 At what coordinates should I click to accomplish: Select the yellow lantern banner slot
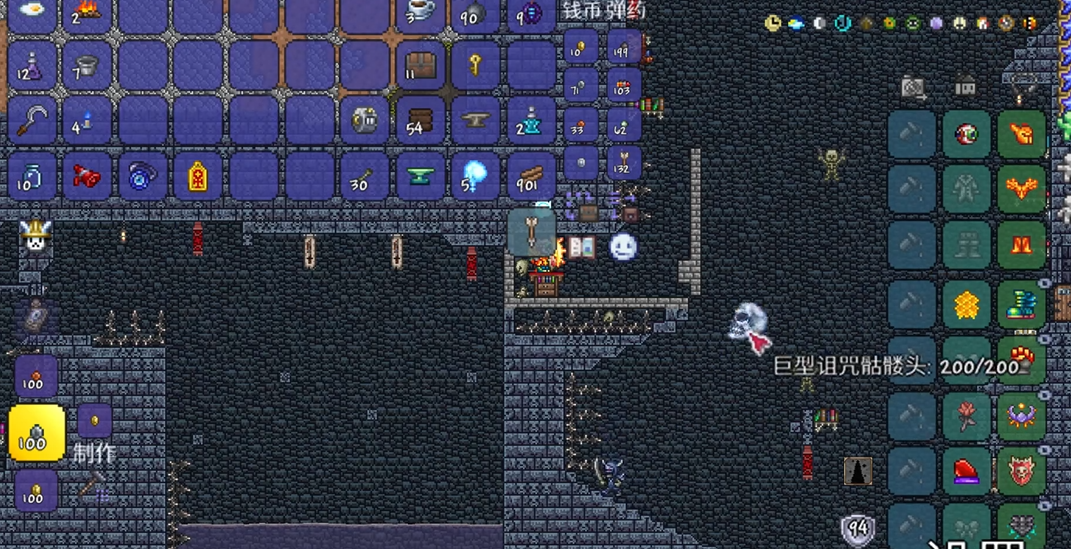point(198,177)
